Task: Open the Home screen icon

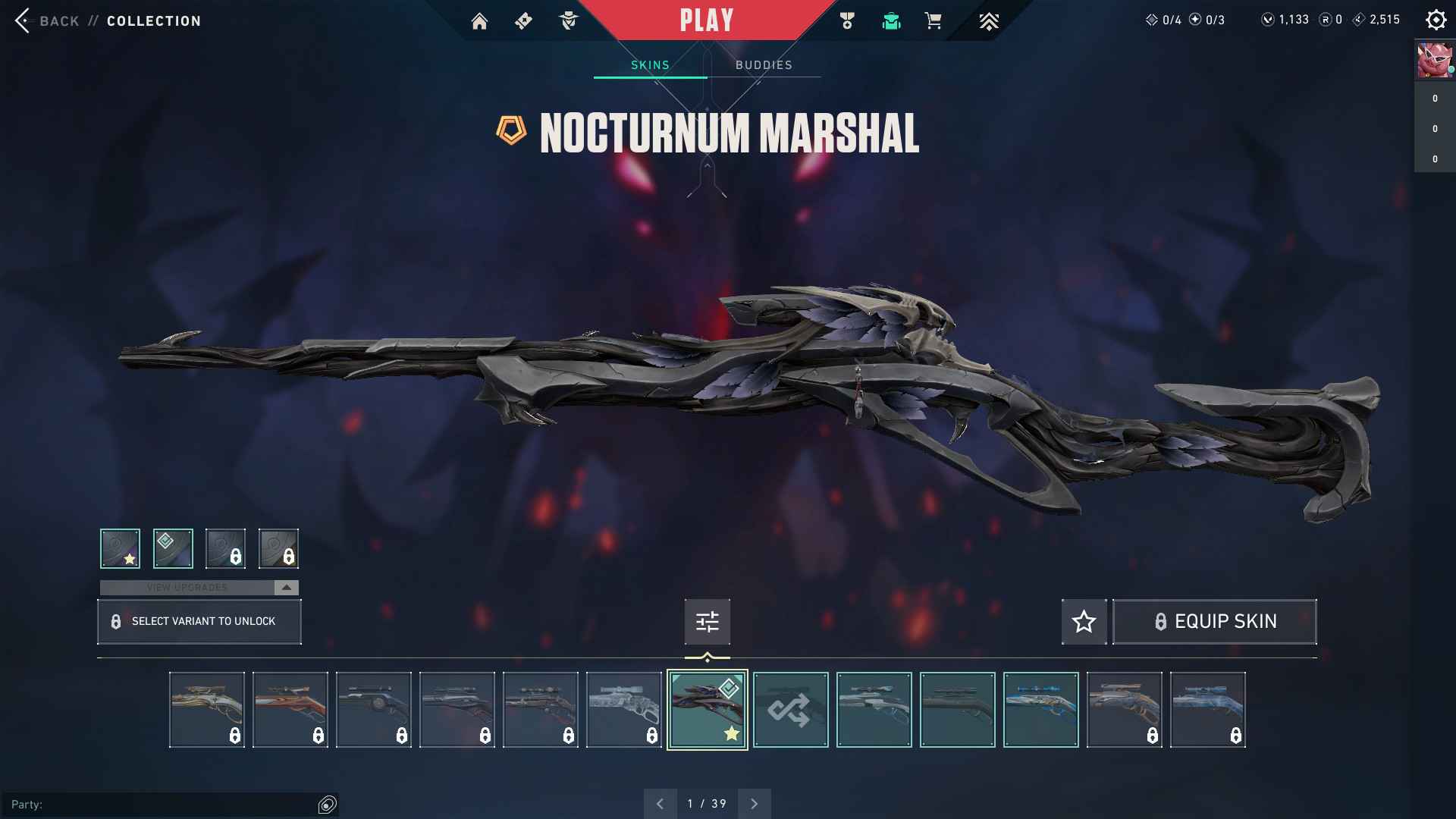Action: pyautogui.click(x=479, y=21)
